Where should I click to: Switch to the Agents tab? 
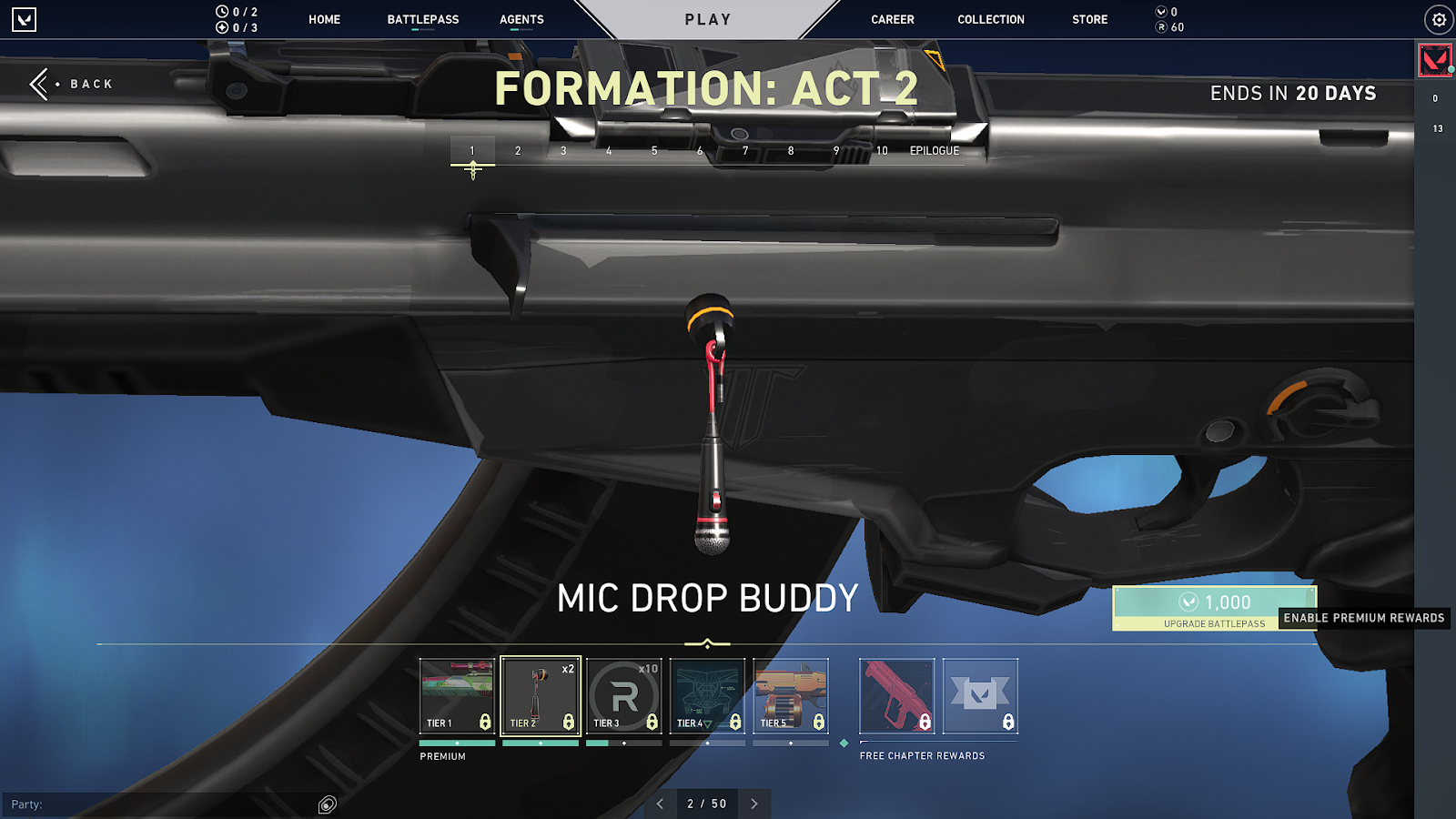pyautogui.click(x=521, y=19)
